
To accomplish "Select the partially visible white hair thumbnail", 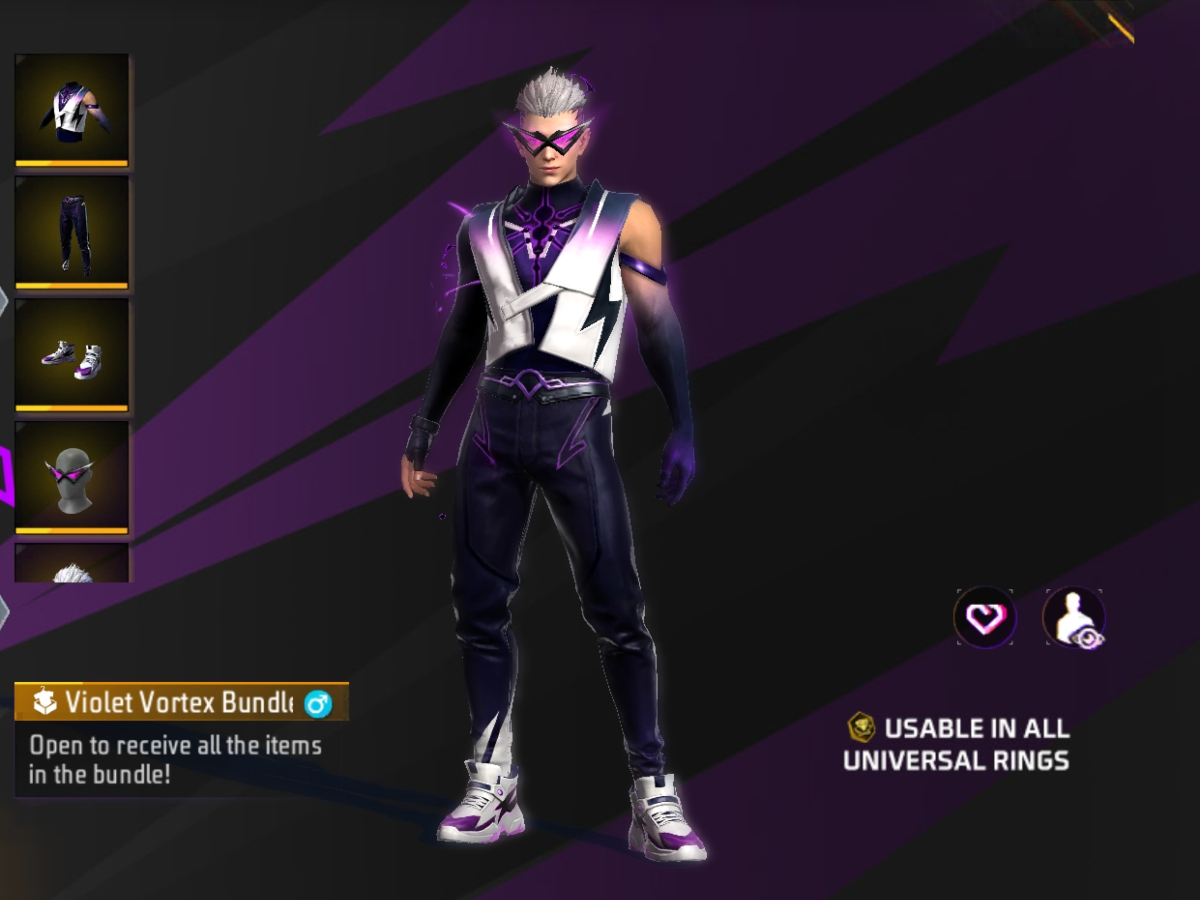I will pyautogui.click(x=71, y=564).
